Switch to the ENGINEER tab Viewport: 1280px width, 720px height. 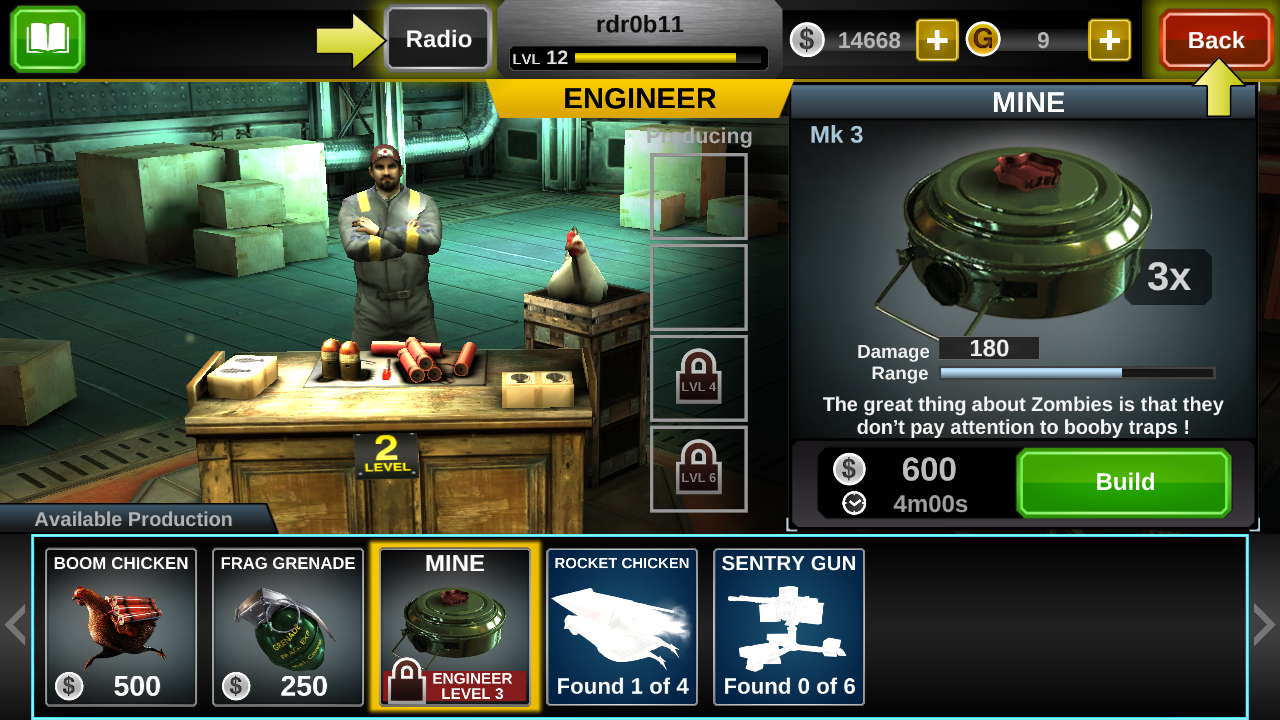641,99
